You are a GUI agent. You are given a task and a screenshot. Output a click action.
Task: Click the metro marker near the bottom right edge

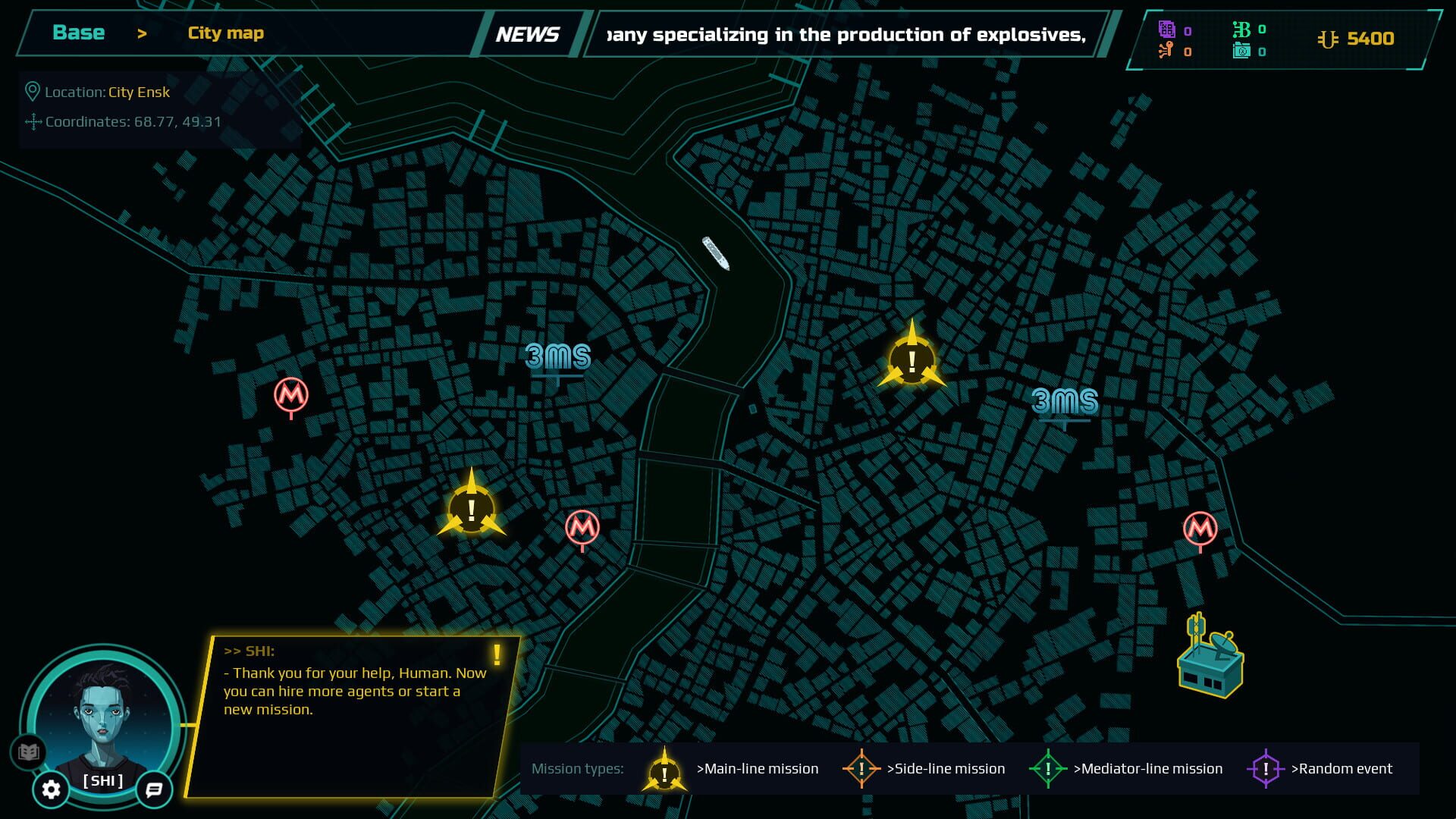(1200, 528)
